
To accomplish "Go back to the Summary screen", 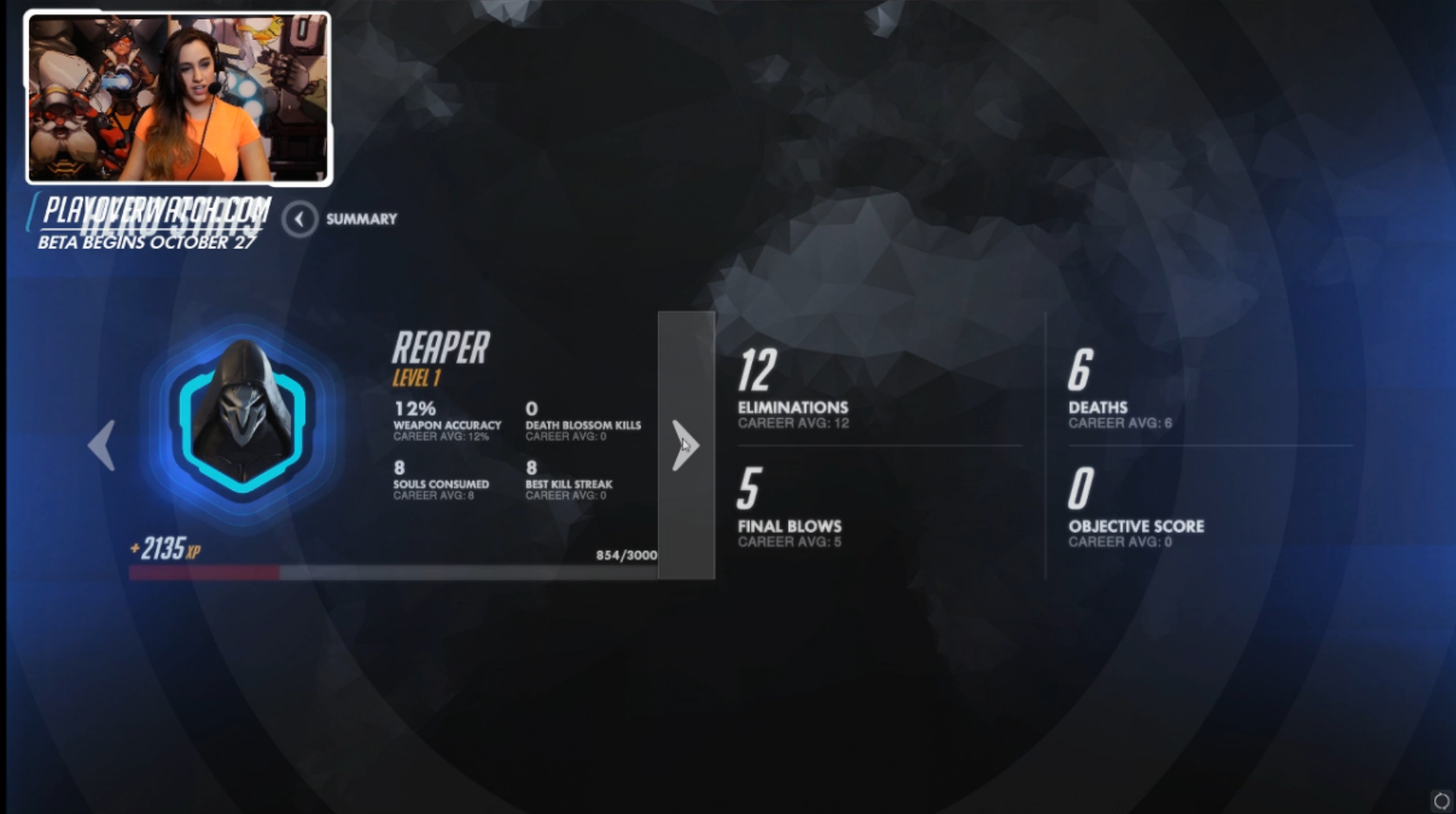I will (300, 219).
